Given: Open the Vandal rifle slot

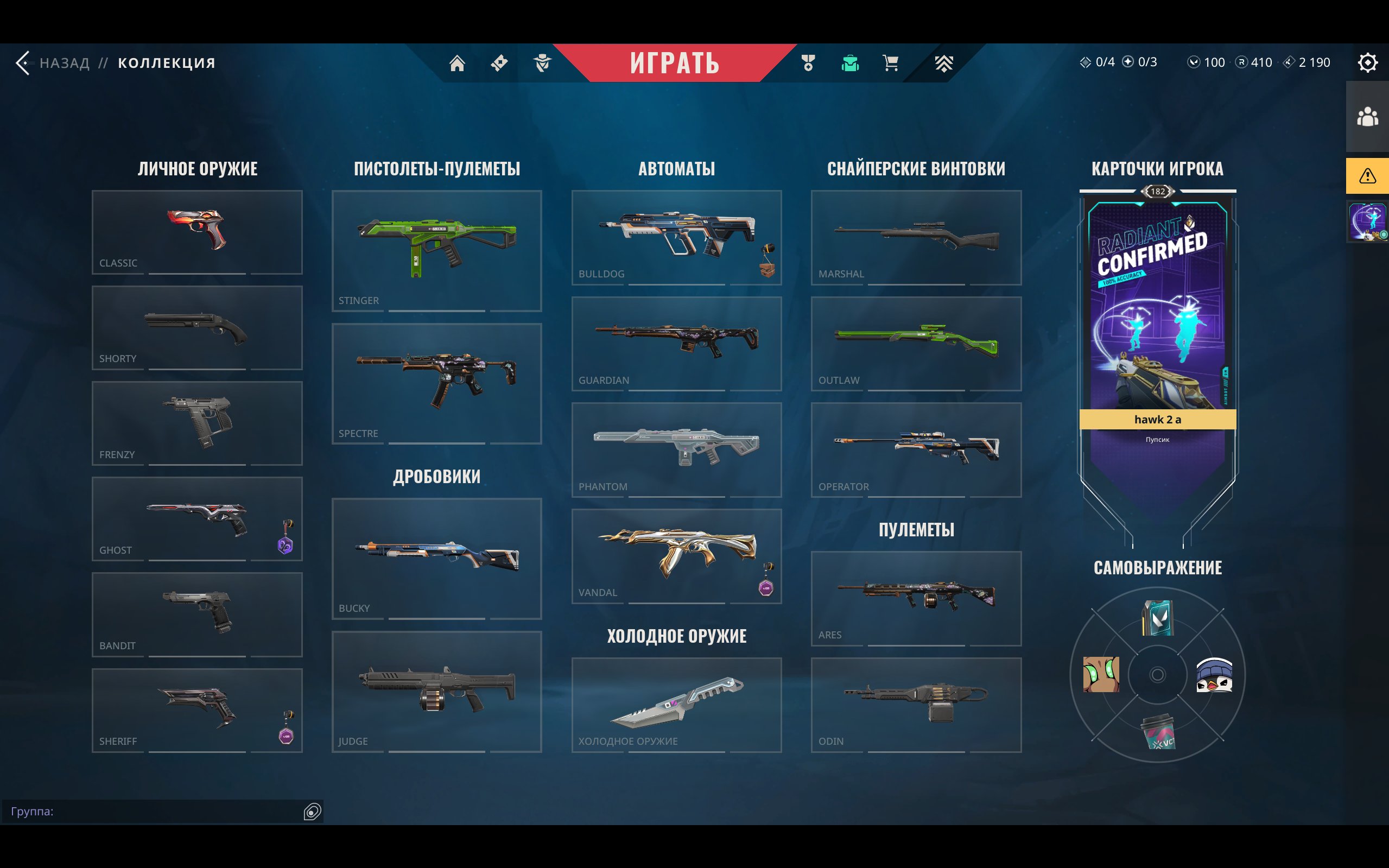Looking at the screenshot, I should point(676,555).
